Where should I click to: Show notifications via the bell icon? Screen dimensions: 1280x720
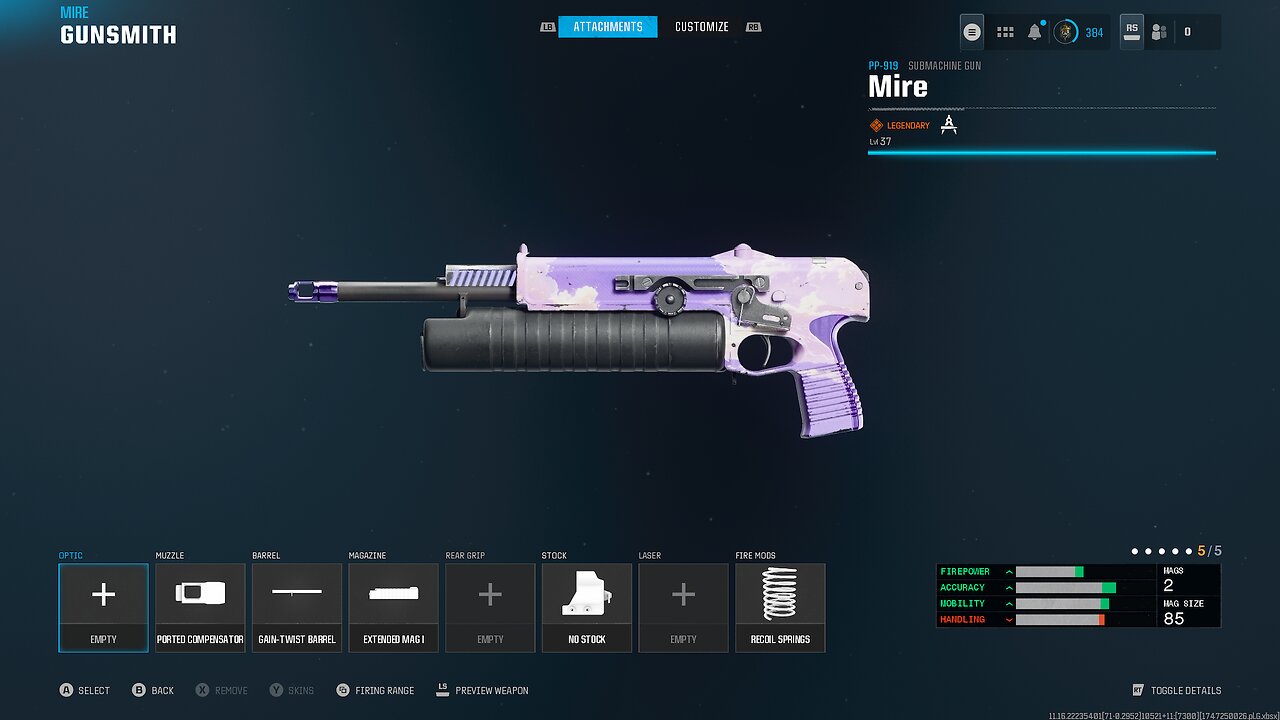pyautogui.click(x=1034, y=32)
